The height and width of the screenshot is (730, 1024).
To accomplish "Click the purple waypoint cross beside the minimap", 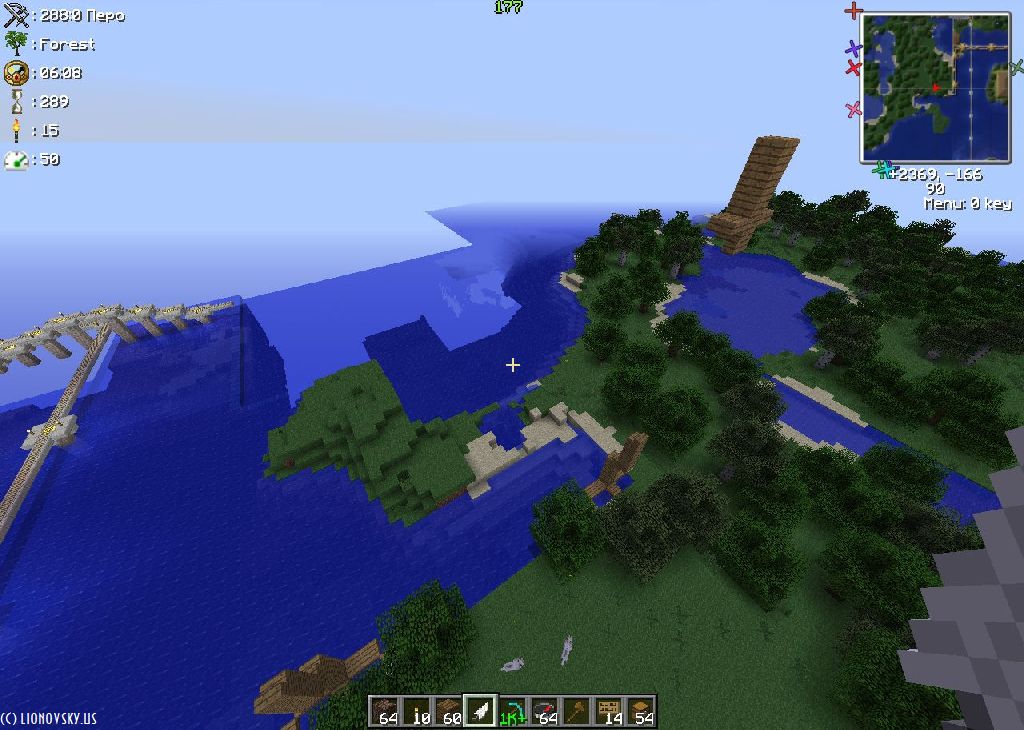I will pyautogui.click(x=853, y=48).
